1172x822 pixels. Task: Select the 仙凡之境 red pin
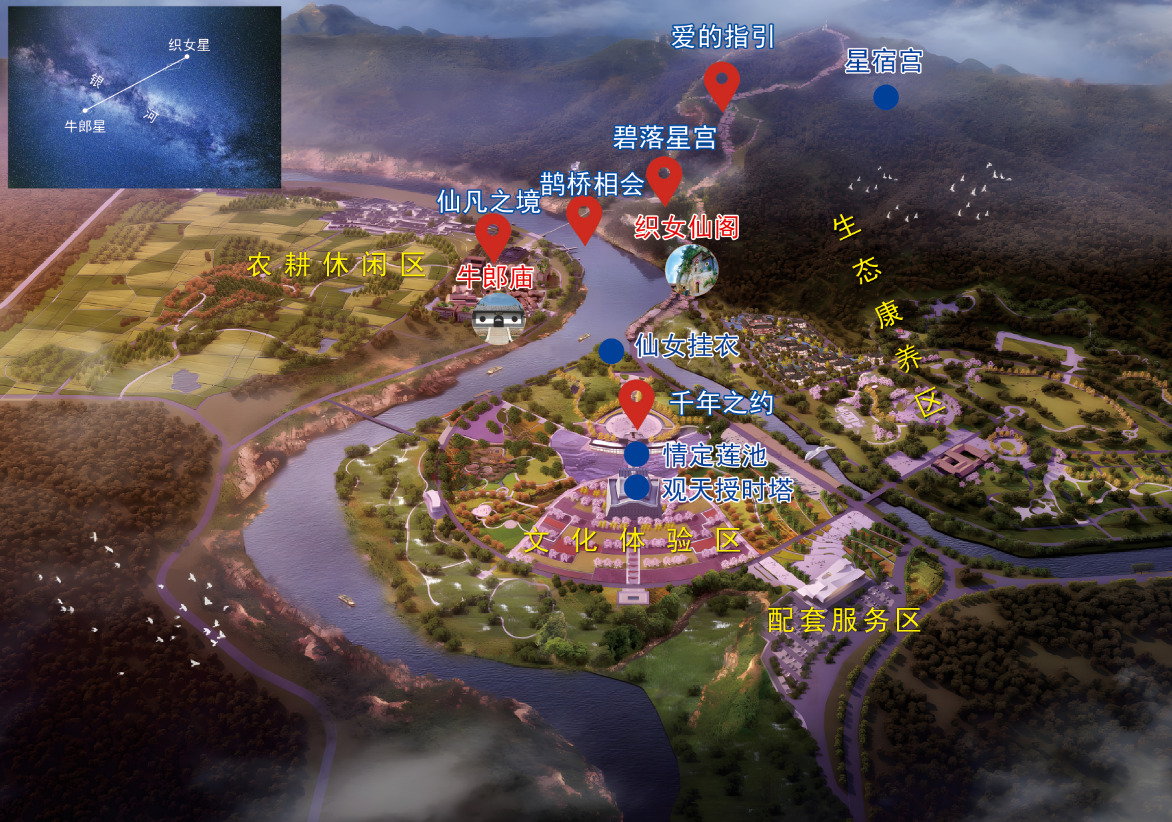point(493,235)
